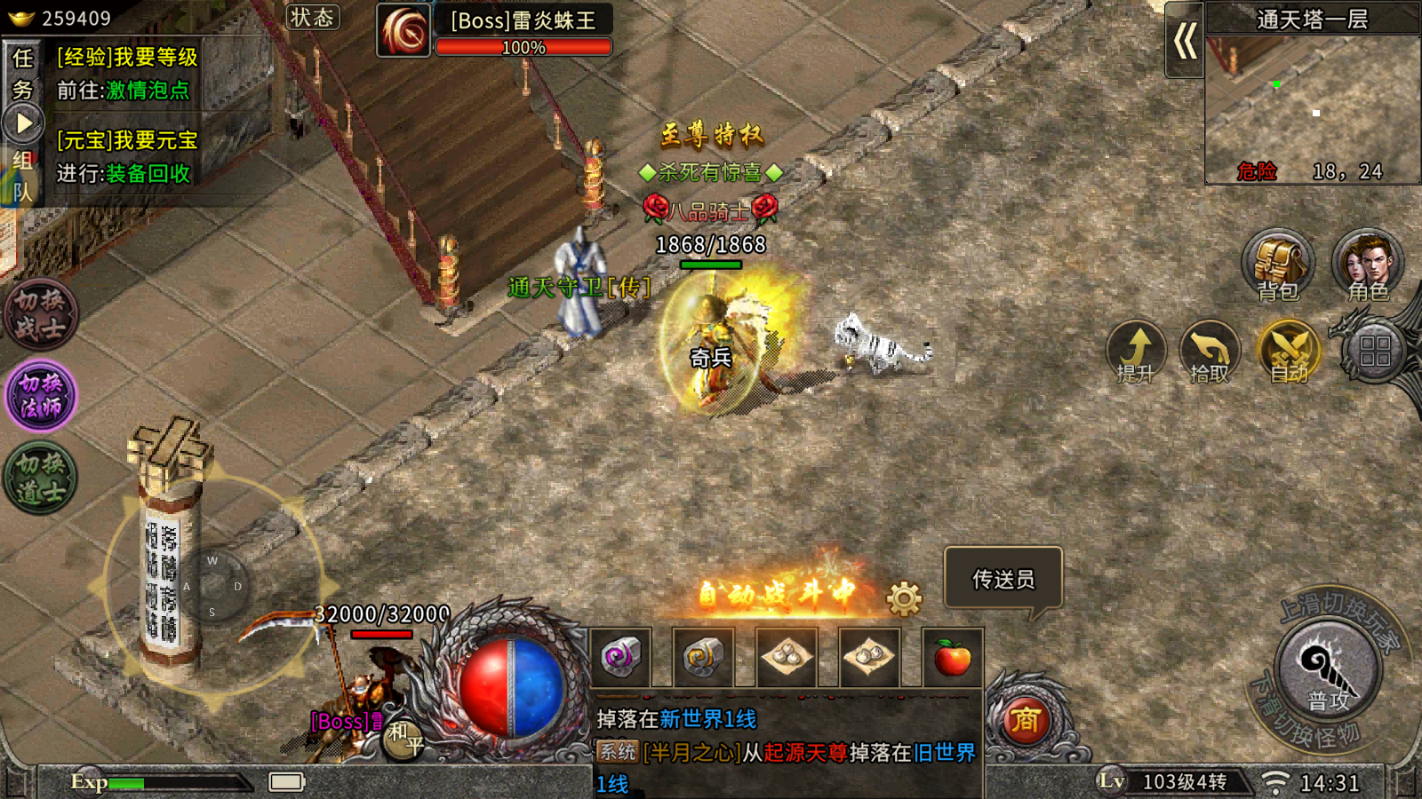
Task: Click the 提升 upgrade icon
Action: (1137, 352)
